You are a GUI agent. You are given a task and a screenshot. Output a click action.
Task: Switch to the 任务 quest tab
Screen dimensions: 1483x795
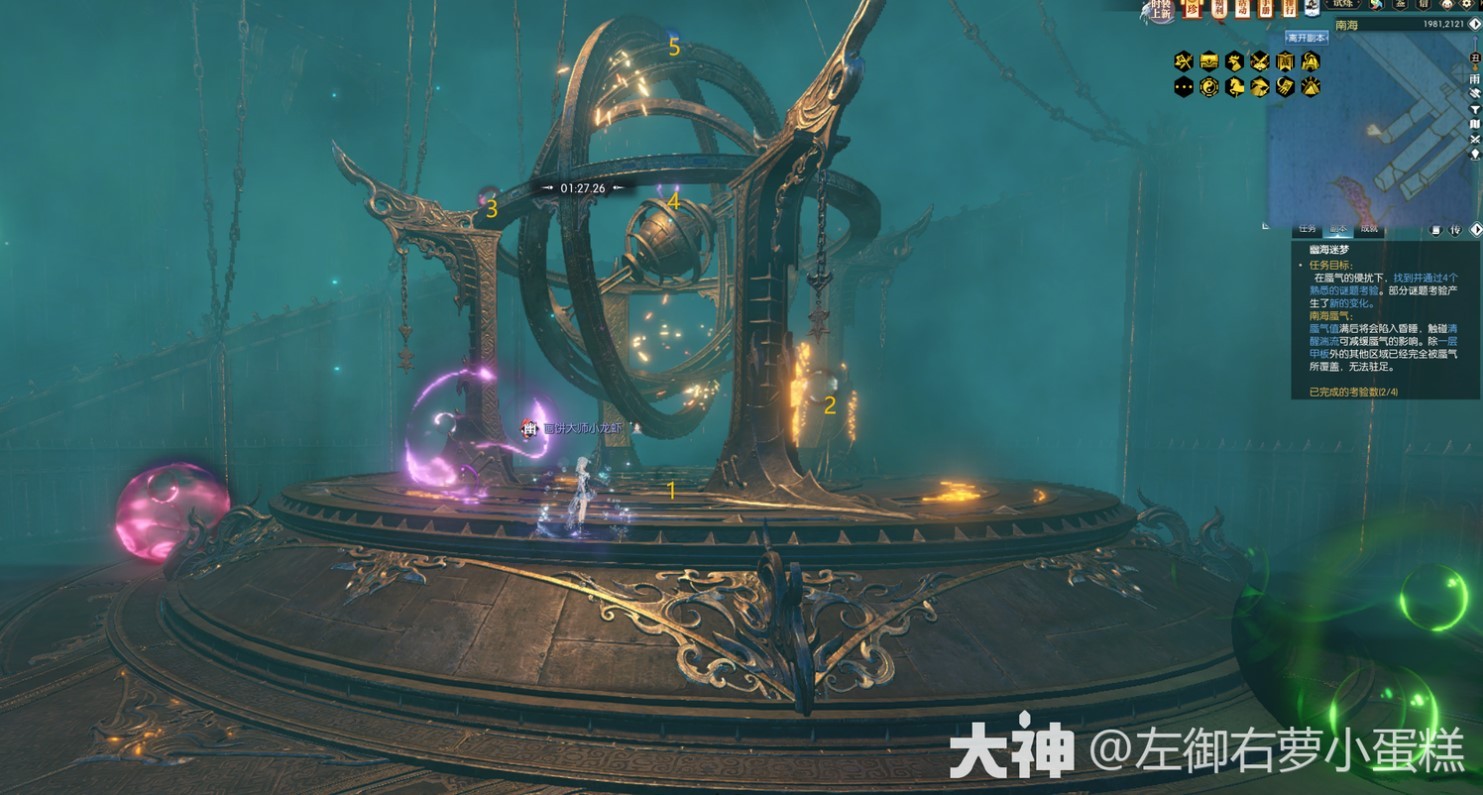(x=1307, y=229)
